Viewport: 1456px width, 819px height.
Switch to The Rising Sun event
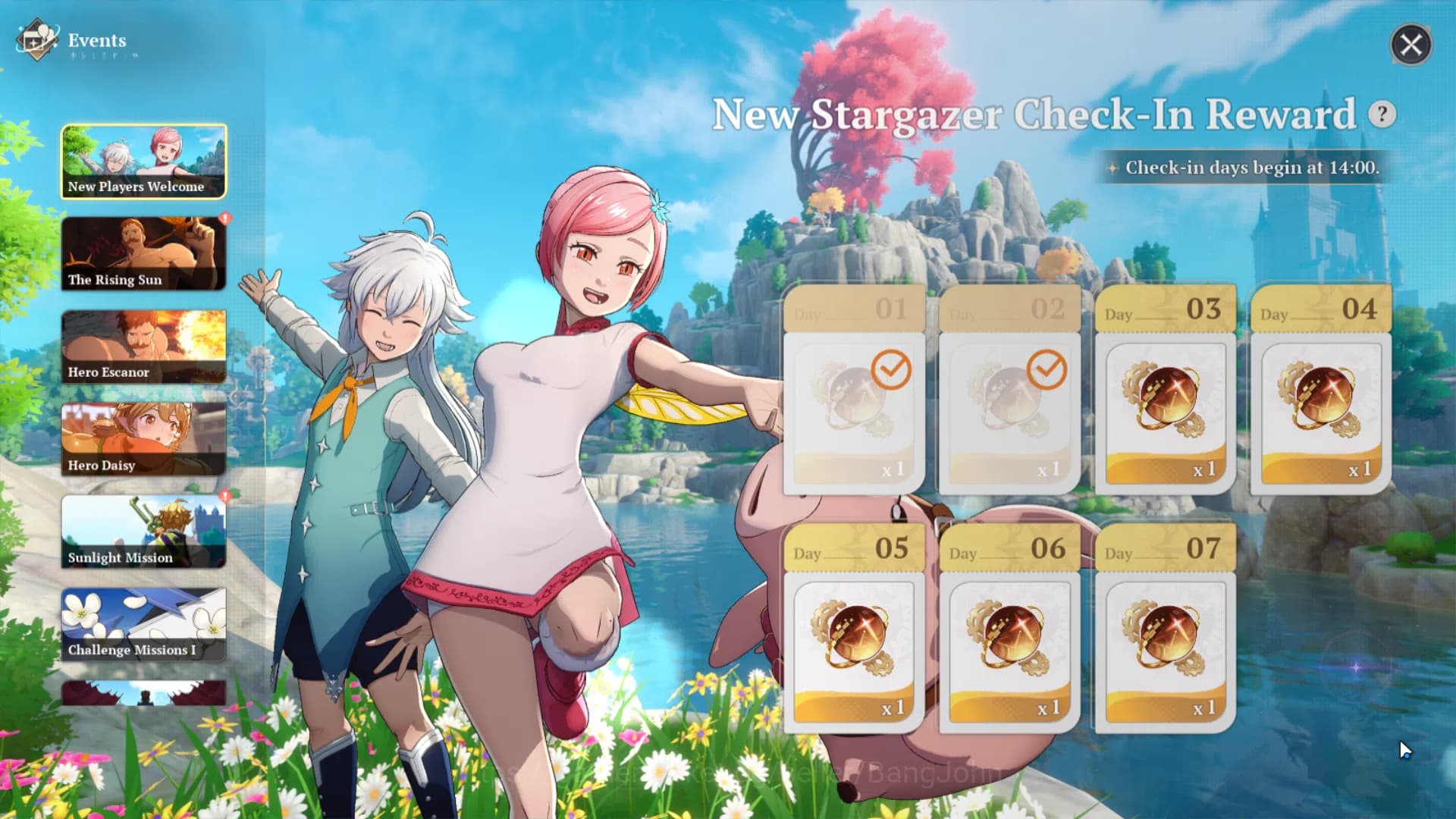pyautogui.click(x=143, y=253)
